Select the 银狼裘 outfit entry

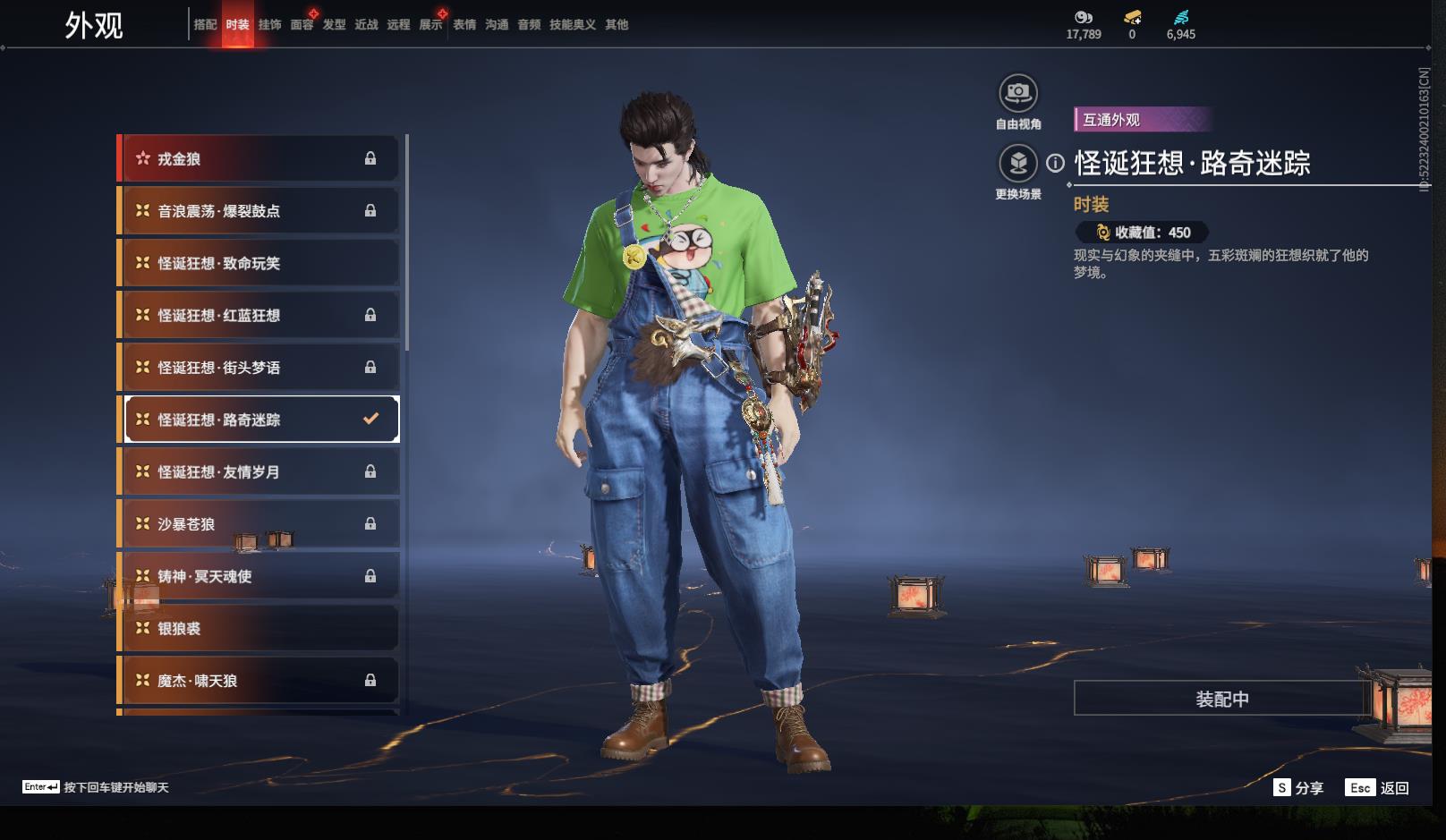(259, 628)
